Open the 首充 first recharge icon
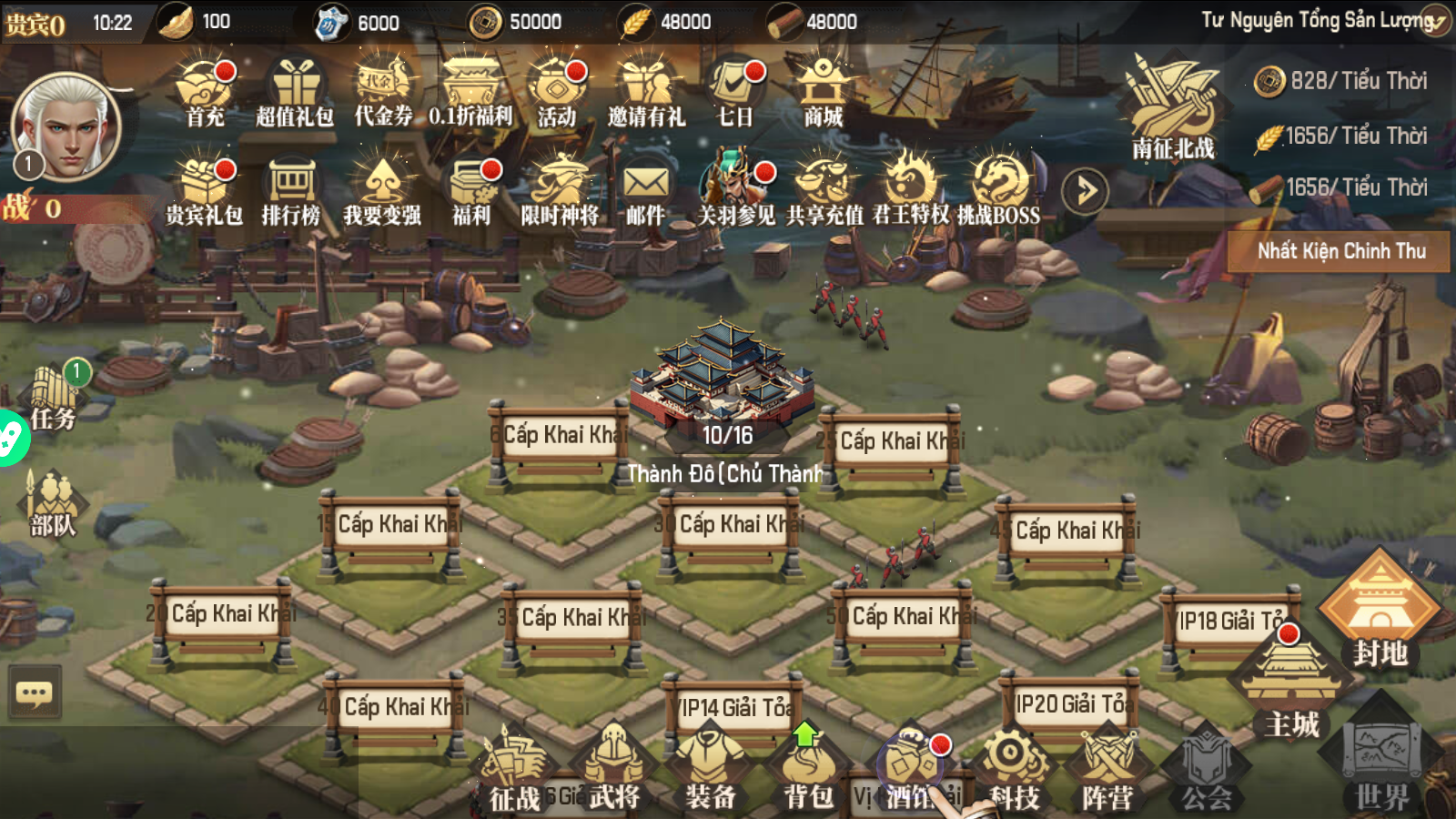Screen dimensions: 1456x819 [x=206, y=93]
